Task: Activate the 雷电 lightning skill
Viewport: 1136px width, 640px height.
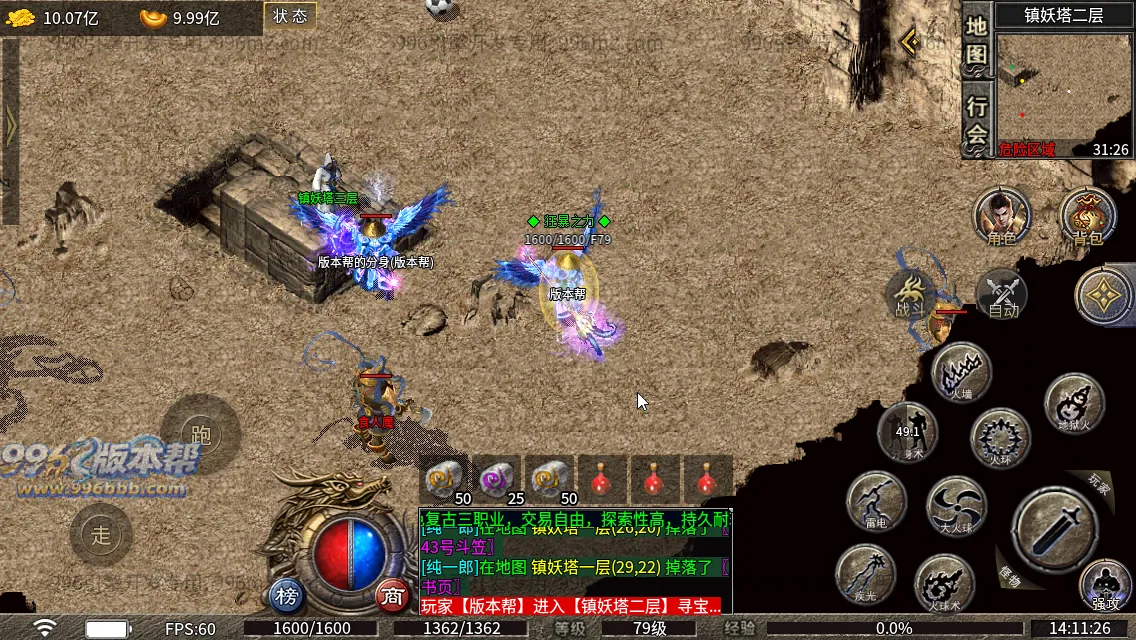Action: [876, 501]
